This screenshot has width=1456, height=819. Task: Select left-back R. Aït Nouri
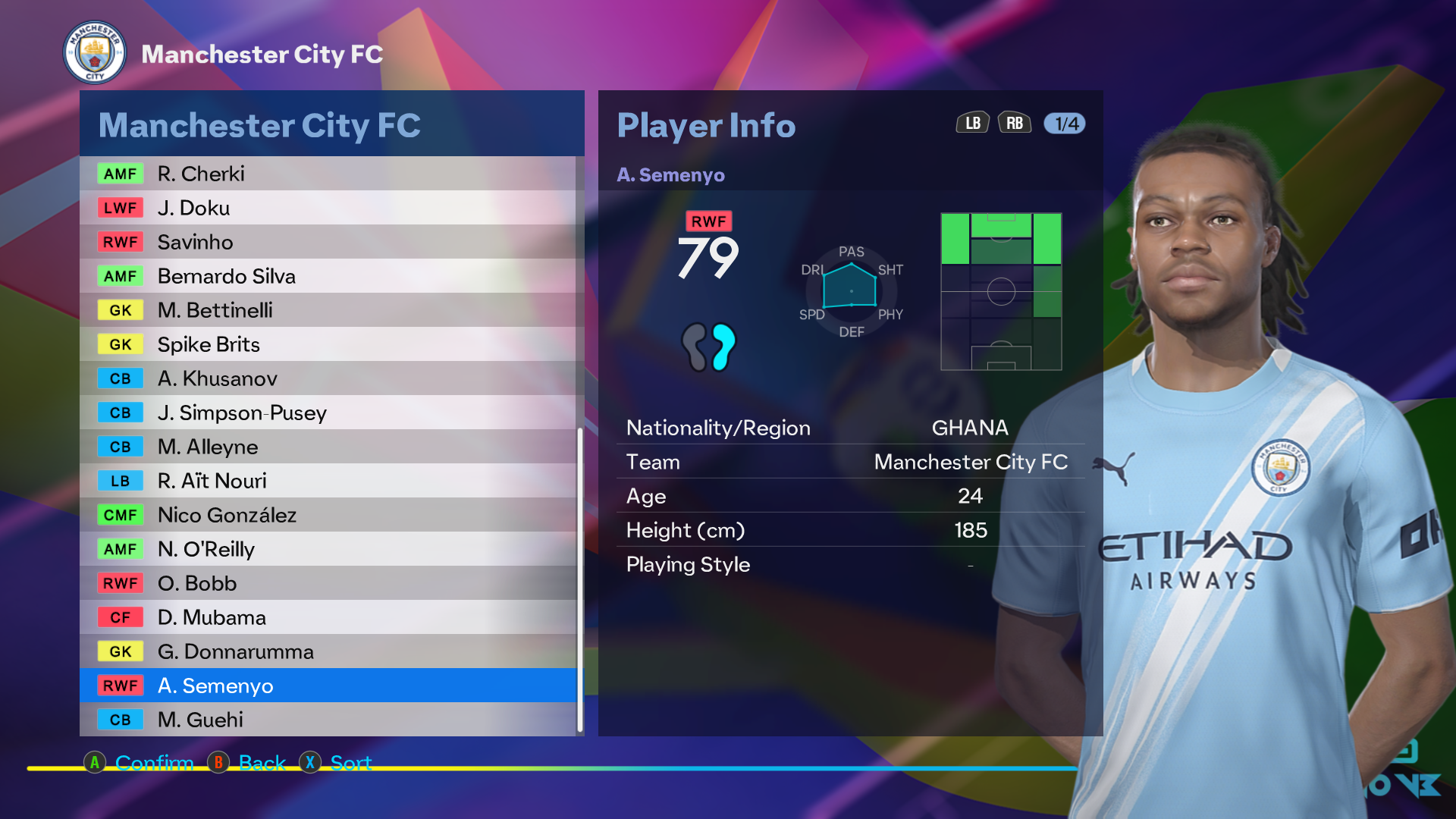(x=328, y=481)
